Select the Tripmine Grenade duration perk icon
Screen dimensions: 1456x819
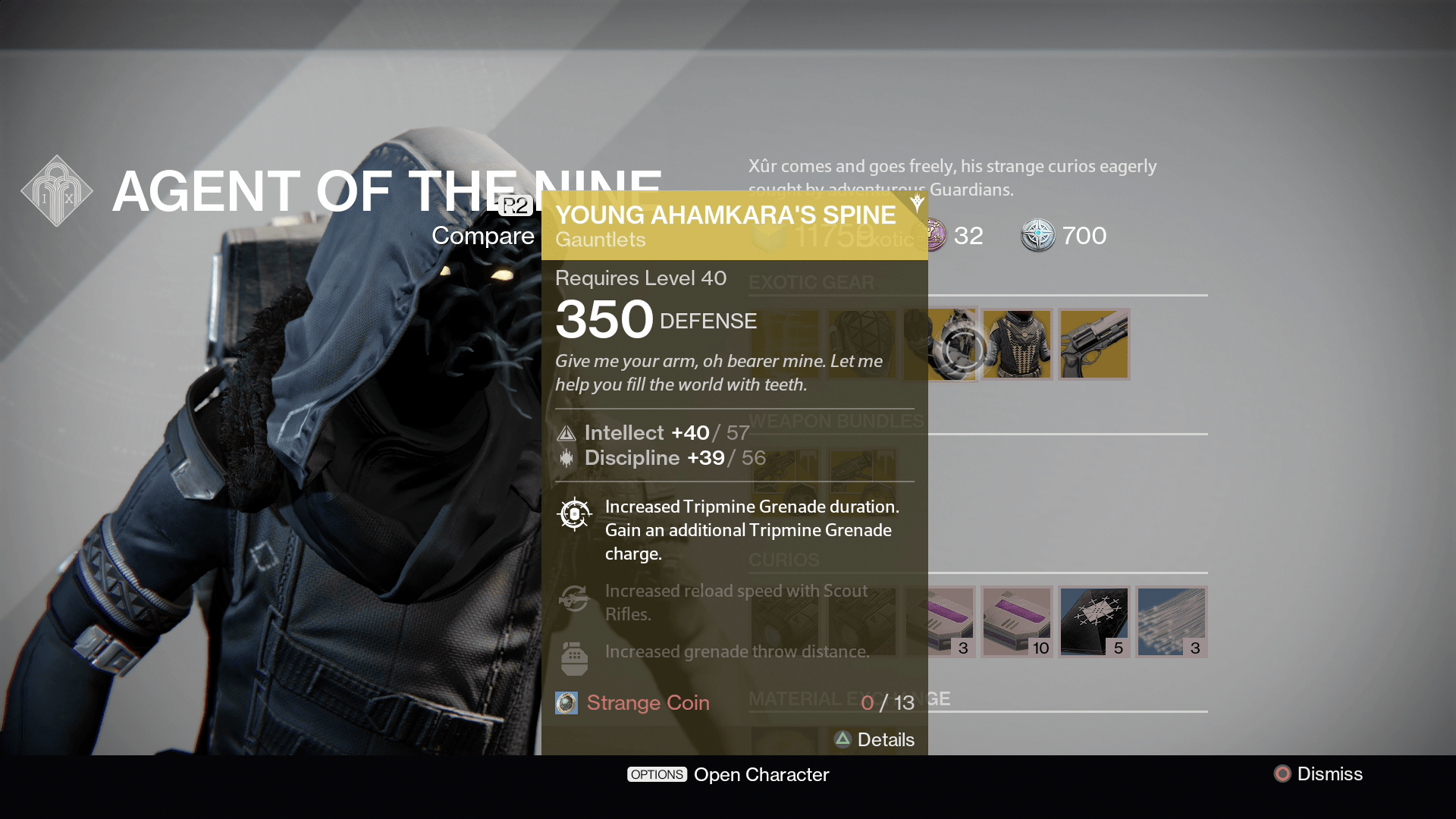click(x=574, y=513)
